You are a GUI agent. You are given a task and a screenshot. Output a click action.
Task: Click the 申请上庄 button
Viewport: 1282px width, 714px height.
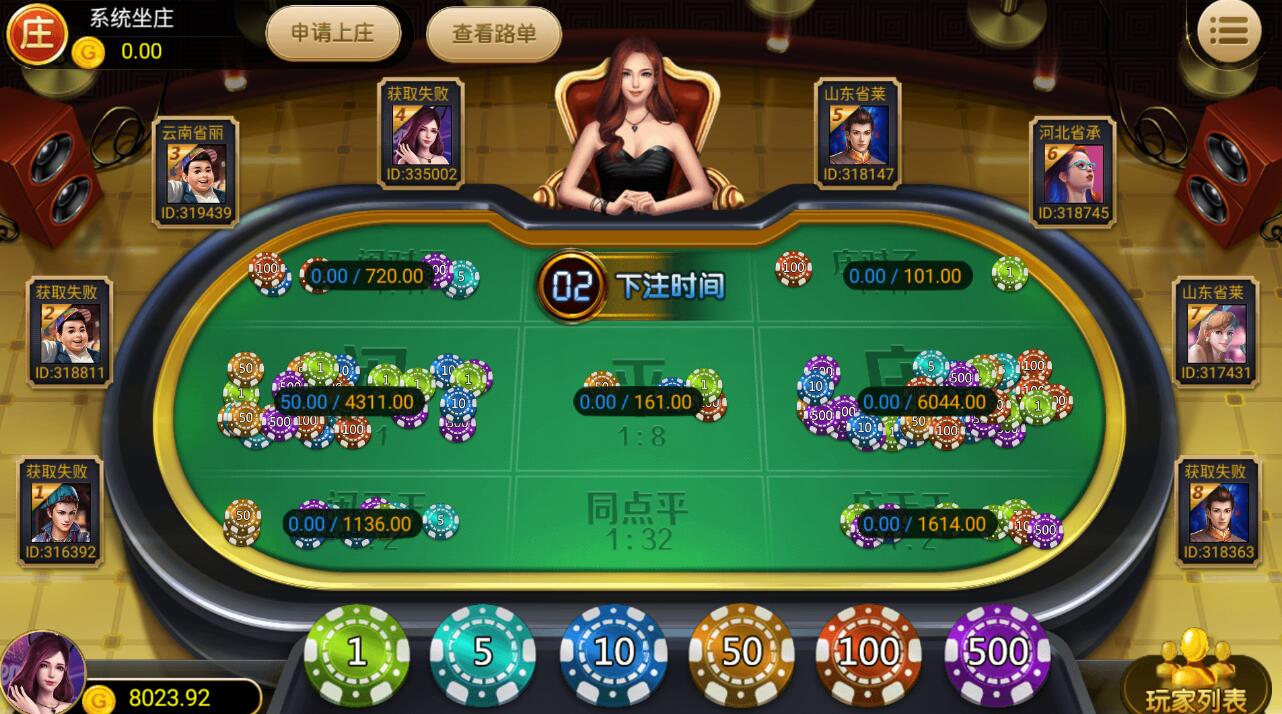tap(333, 33)
